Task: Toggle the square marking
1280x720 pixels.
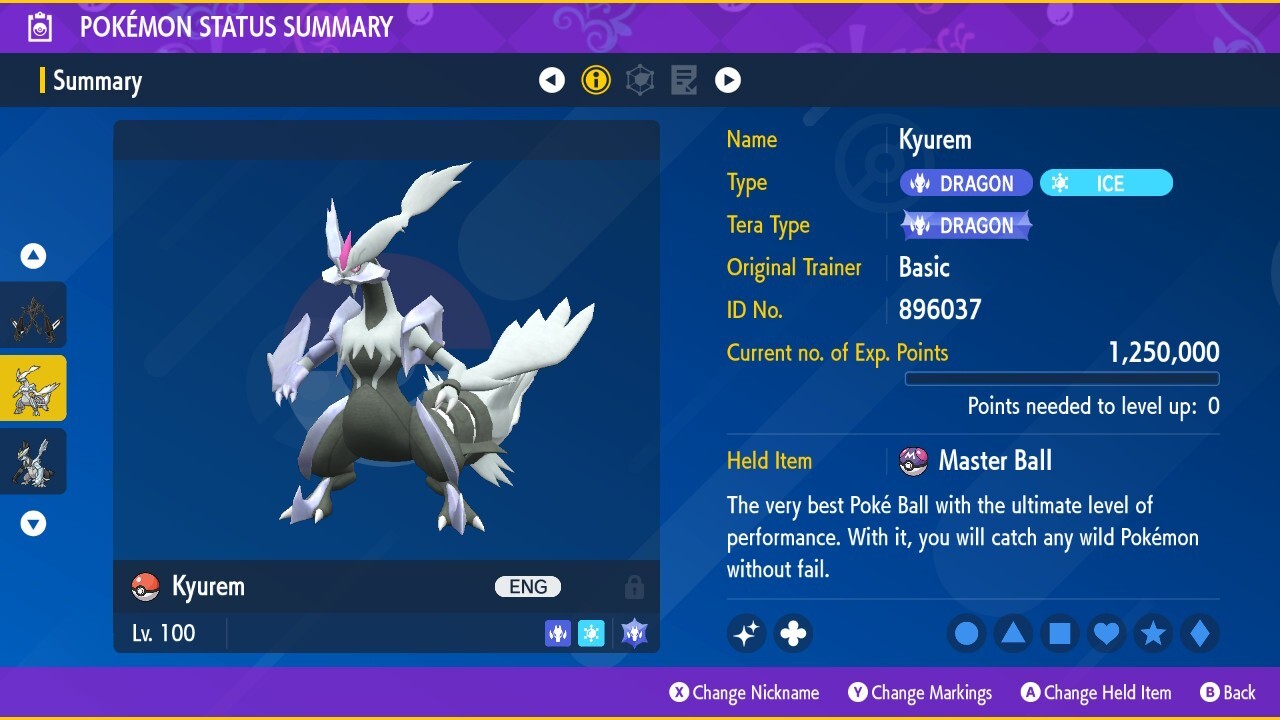Action: pos(1060,633)
